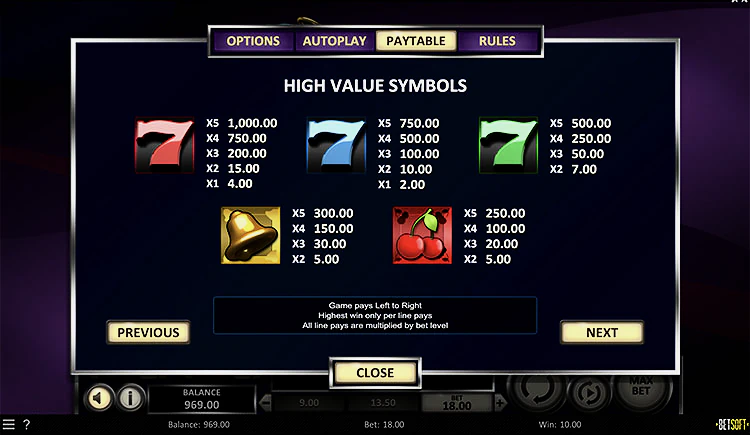Viewport: 750px width, 435px height.
Task: Advance to the next paytable page
Action: (602, 332)
